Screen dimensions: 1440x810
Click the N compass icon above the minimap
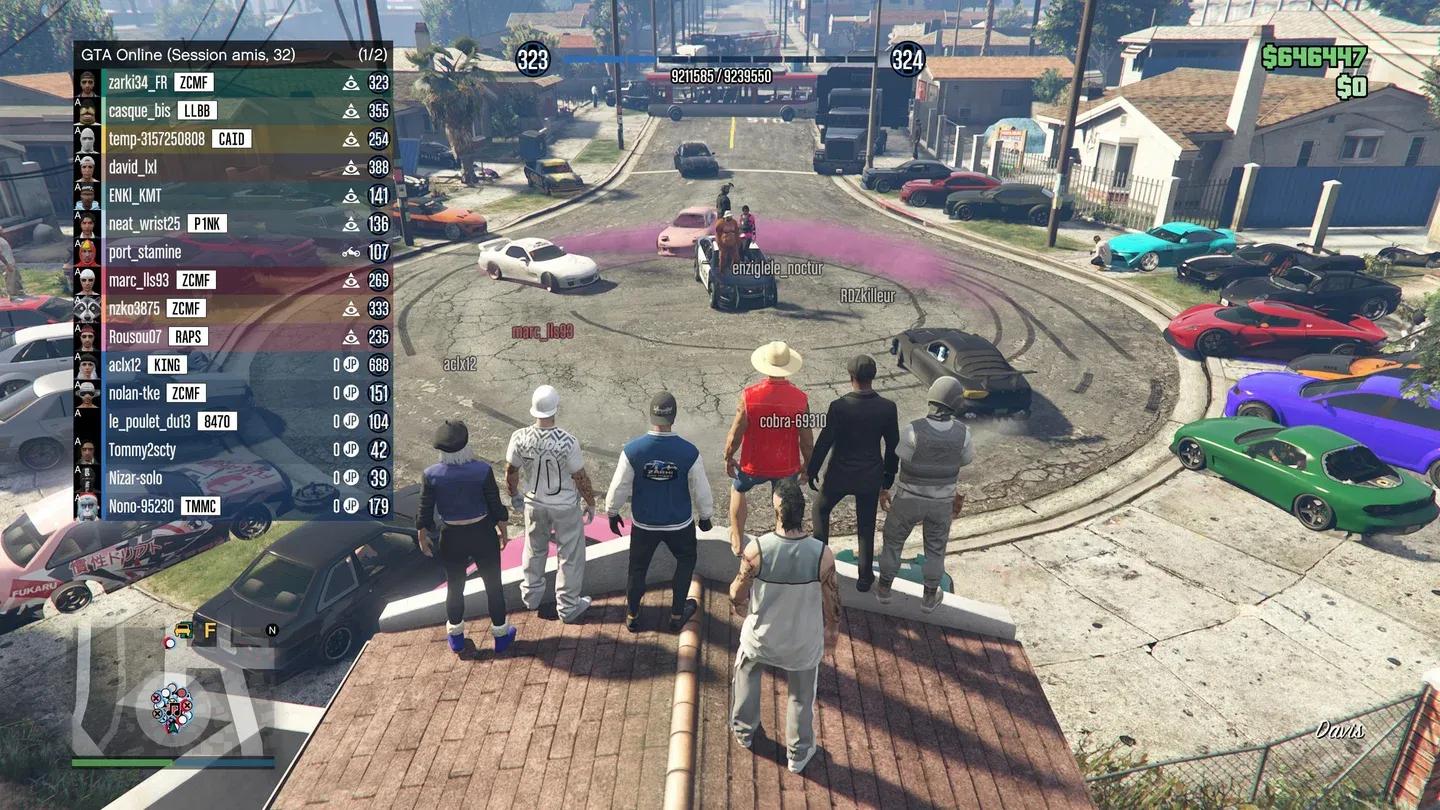(x=271, y=630)
